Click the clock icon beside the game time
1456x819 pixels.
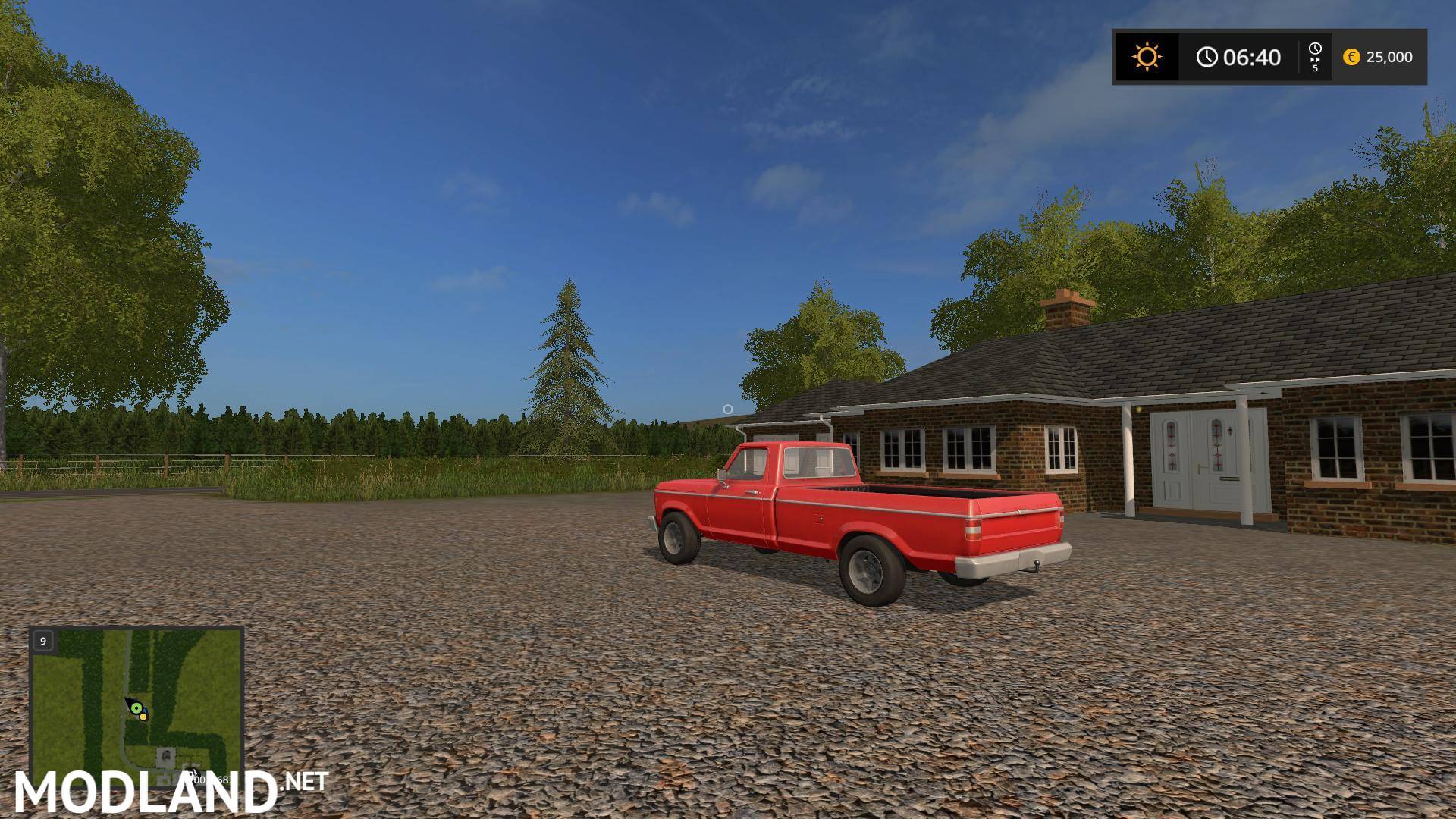tap(1209, 58)
